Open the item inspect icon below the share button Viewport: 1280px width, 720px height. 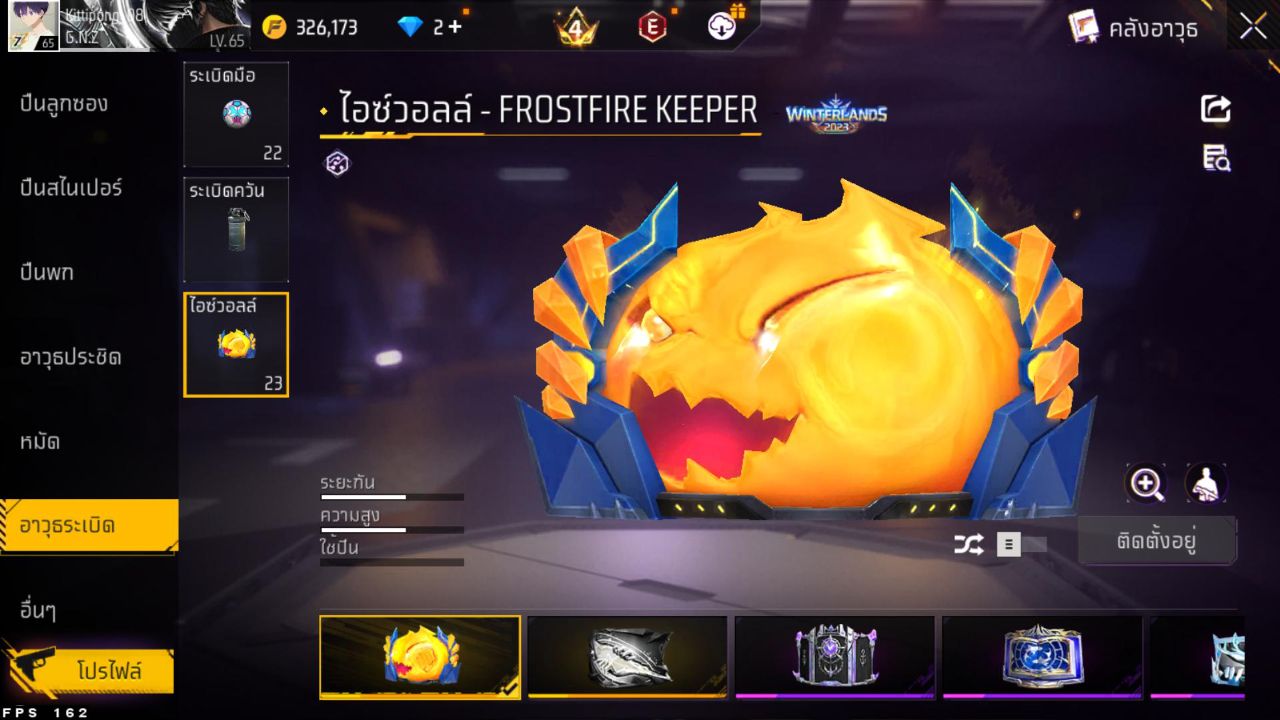[x=1215, y=155]
